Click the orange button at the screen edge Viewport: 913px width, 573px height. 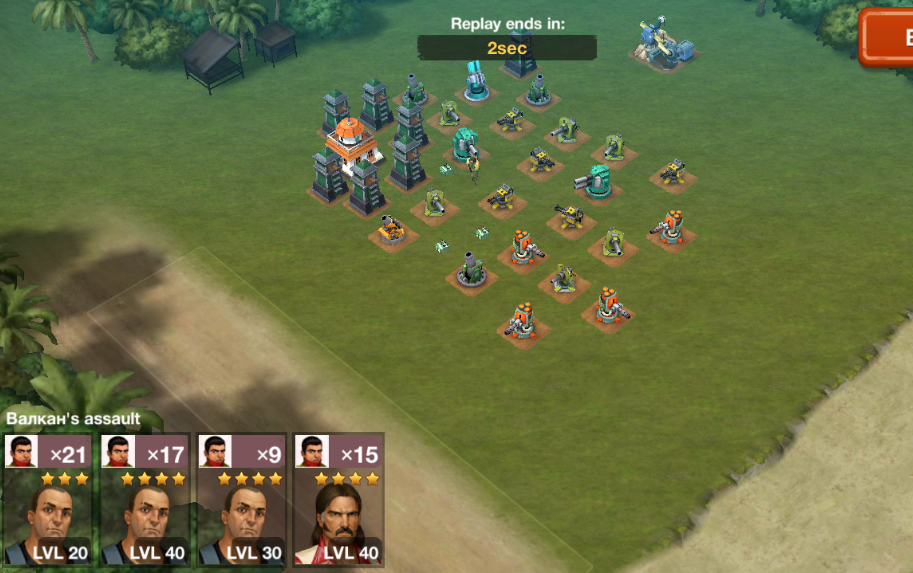[888, 38]
